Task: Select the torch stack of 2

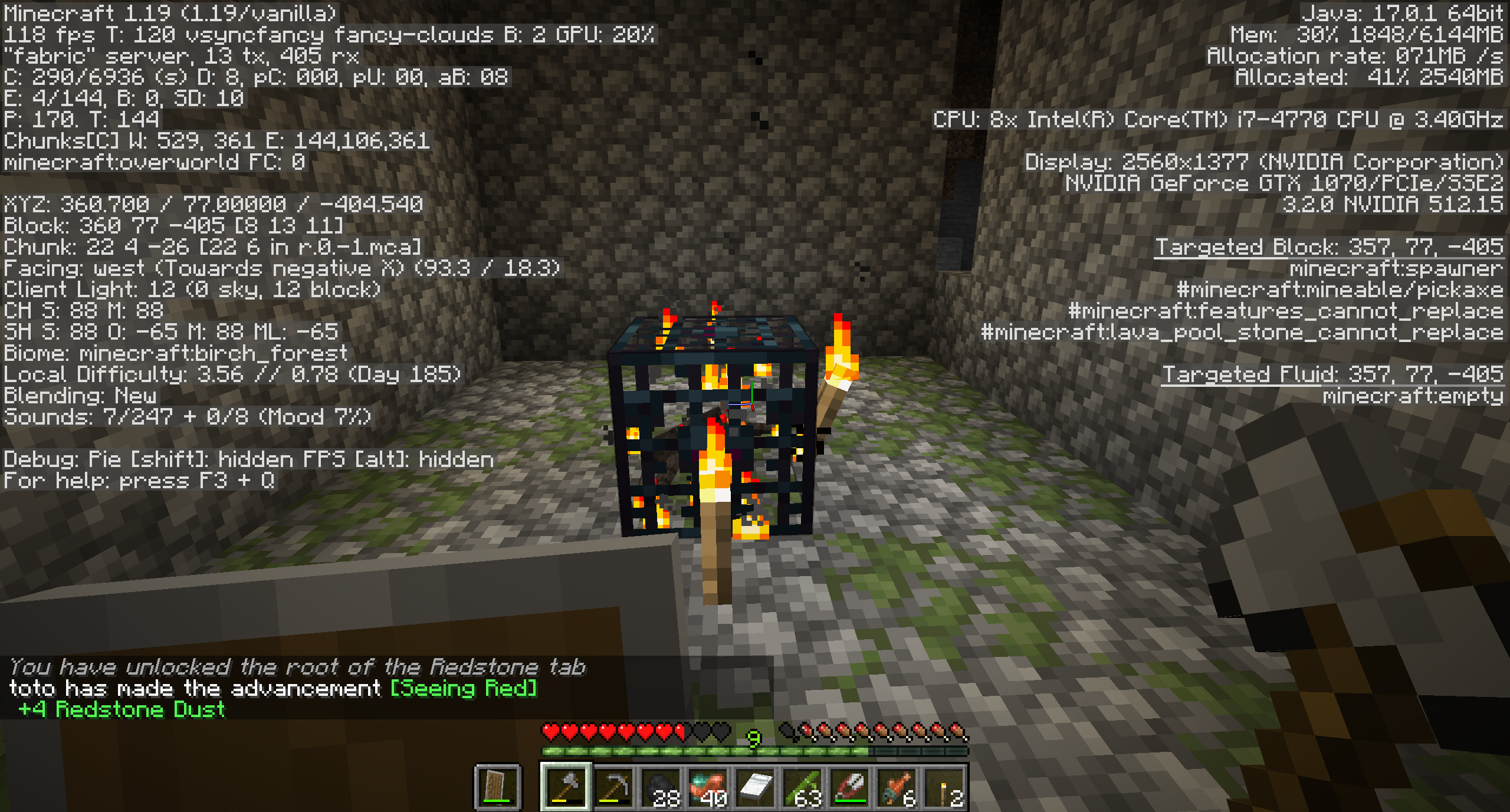Action: 944,787
